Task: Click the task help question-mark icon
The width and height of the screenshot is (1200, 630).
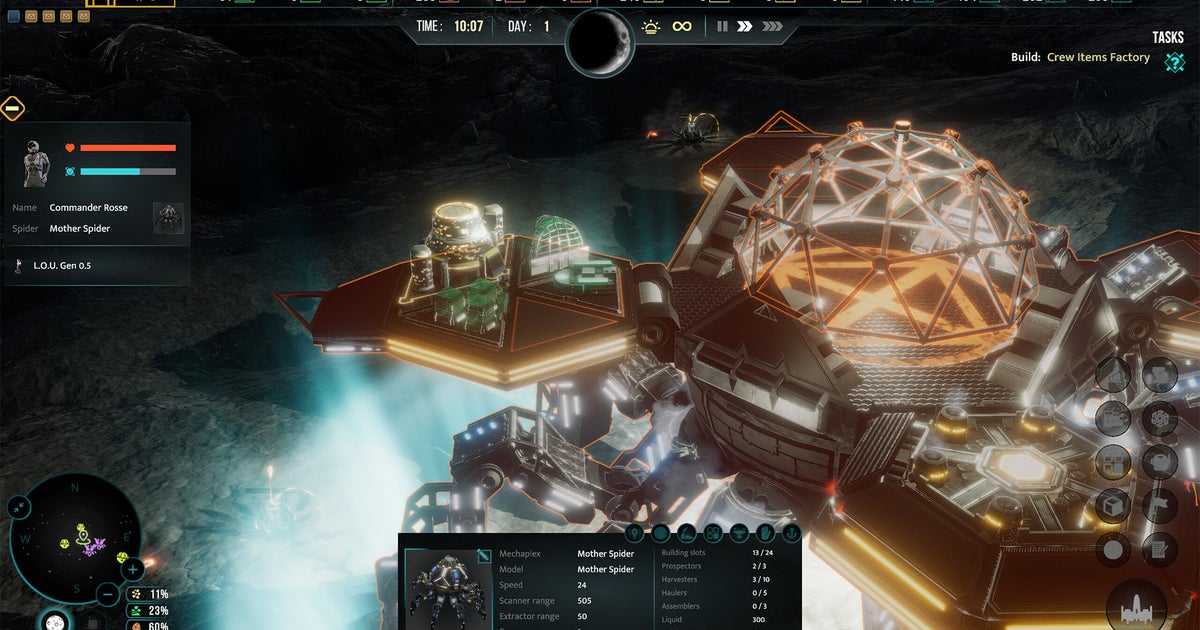Action: [x=1174, y=61]
